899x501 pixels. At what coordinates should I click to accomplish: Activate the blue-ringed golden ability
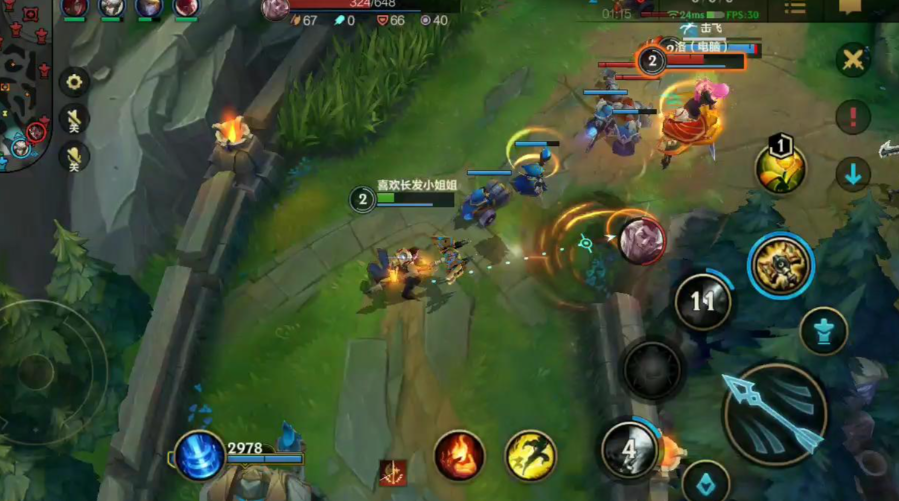tap(781, 264)
